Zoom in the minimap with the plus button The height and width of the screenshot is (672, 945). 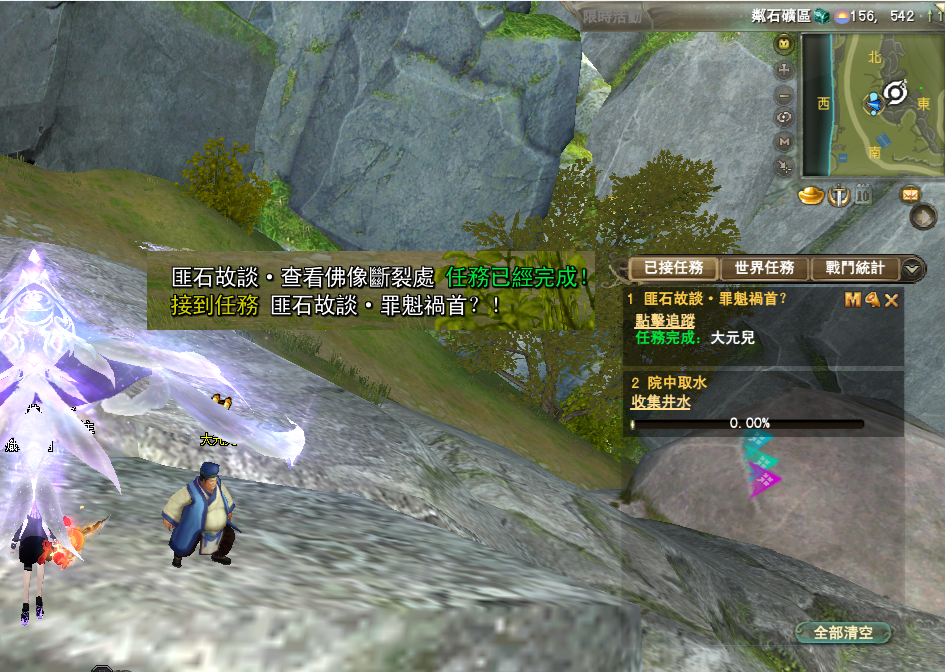click(x=784, y=70)
